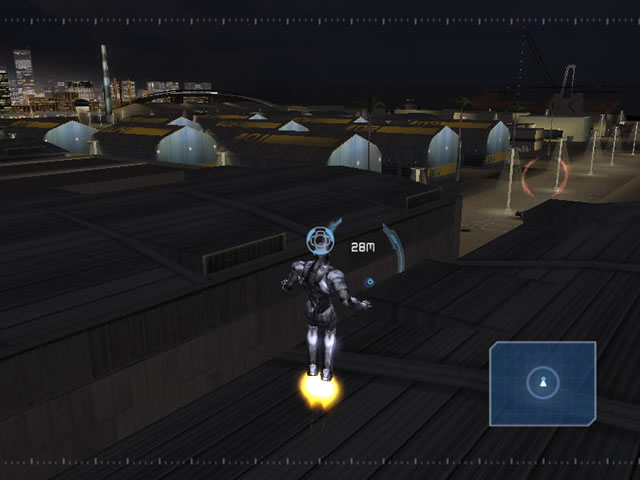Click the red arc target marker
Screen dimensions: 640x480
pos(562,176)
